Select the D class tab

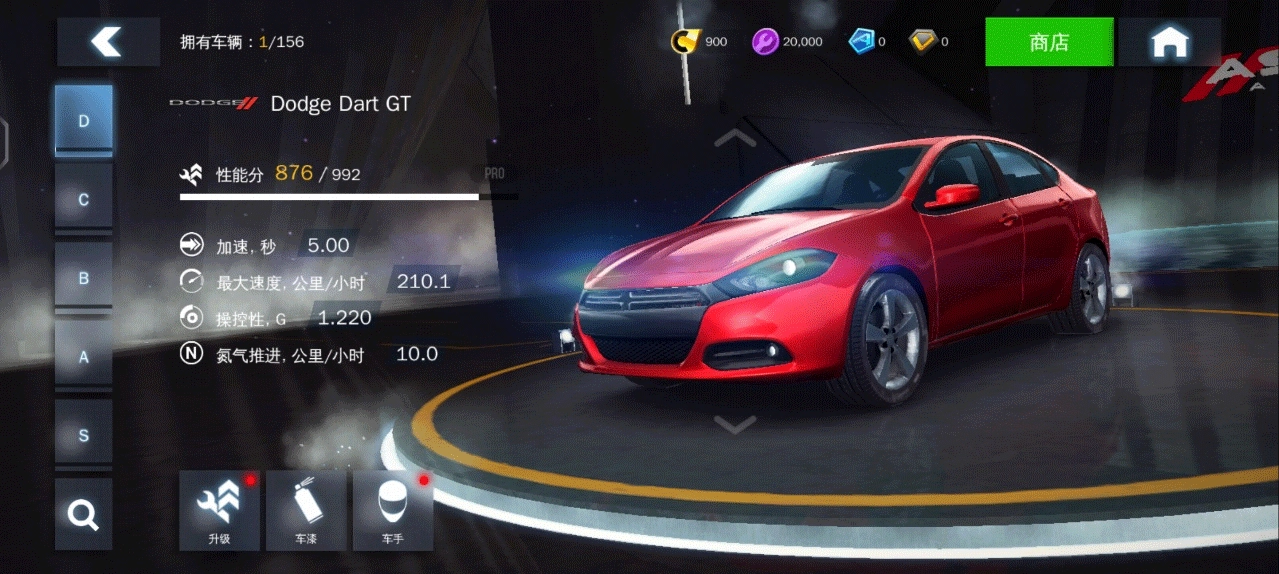(x=84, y=121)
